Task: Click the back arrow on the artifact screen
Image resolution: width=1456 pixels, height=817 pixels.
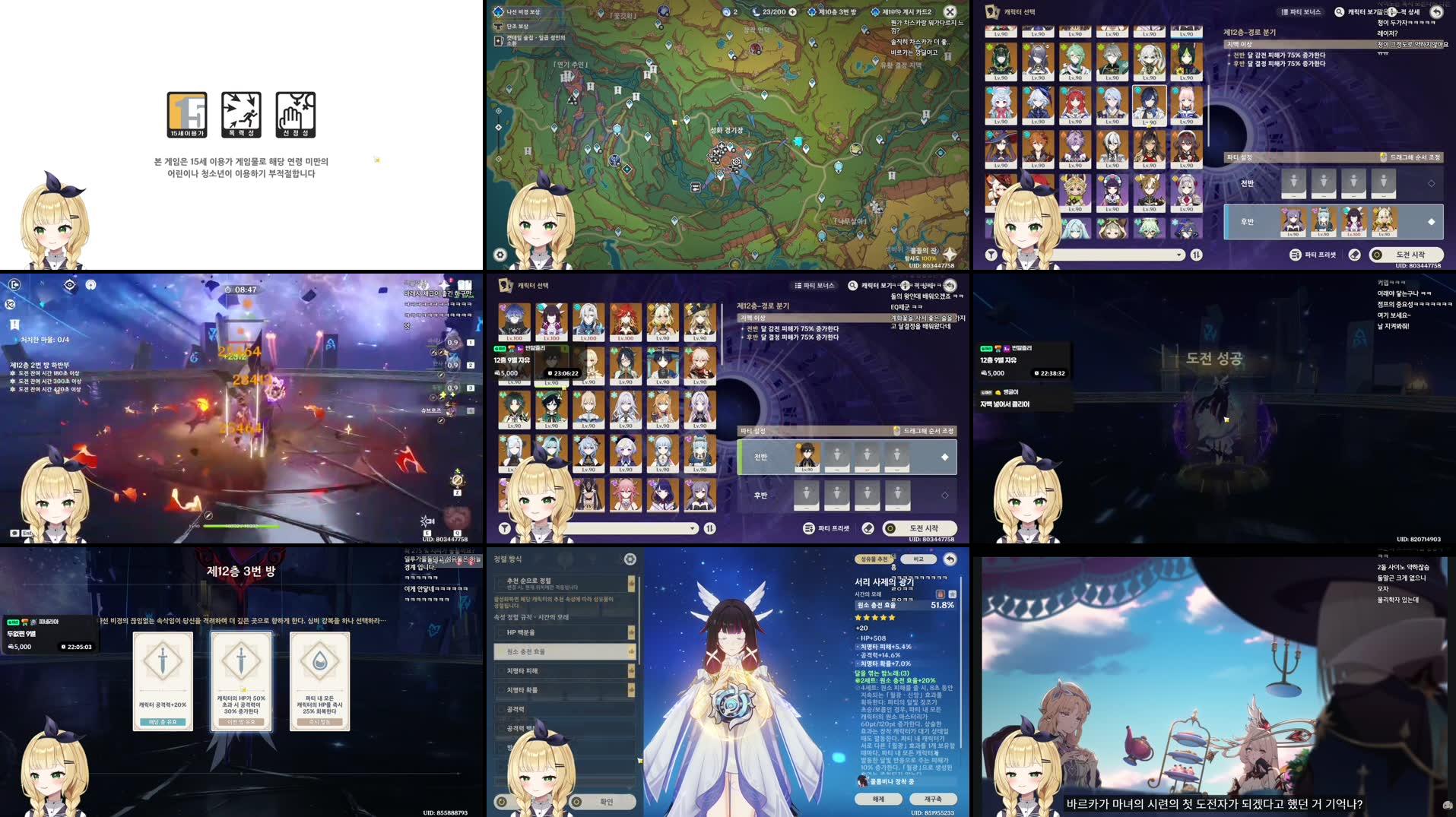Action: (950, 560)
